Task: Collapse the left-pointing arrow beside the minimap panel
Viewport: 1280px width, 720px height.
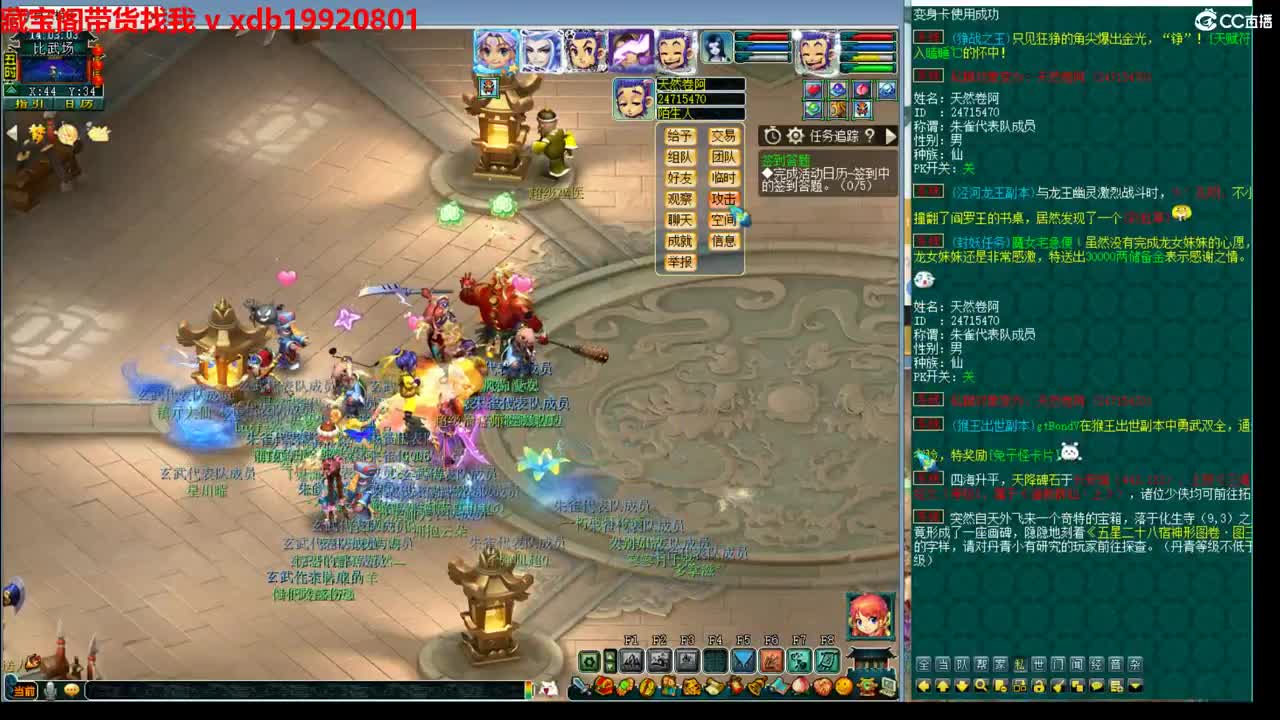Action: point(10,130)
